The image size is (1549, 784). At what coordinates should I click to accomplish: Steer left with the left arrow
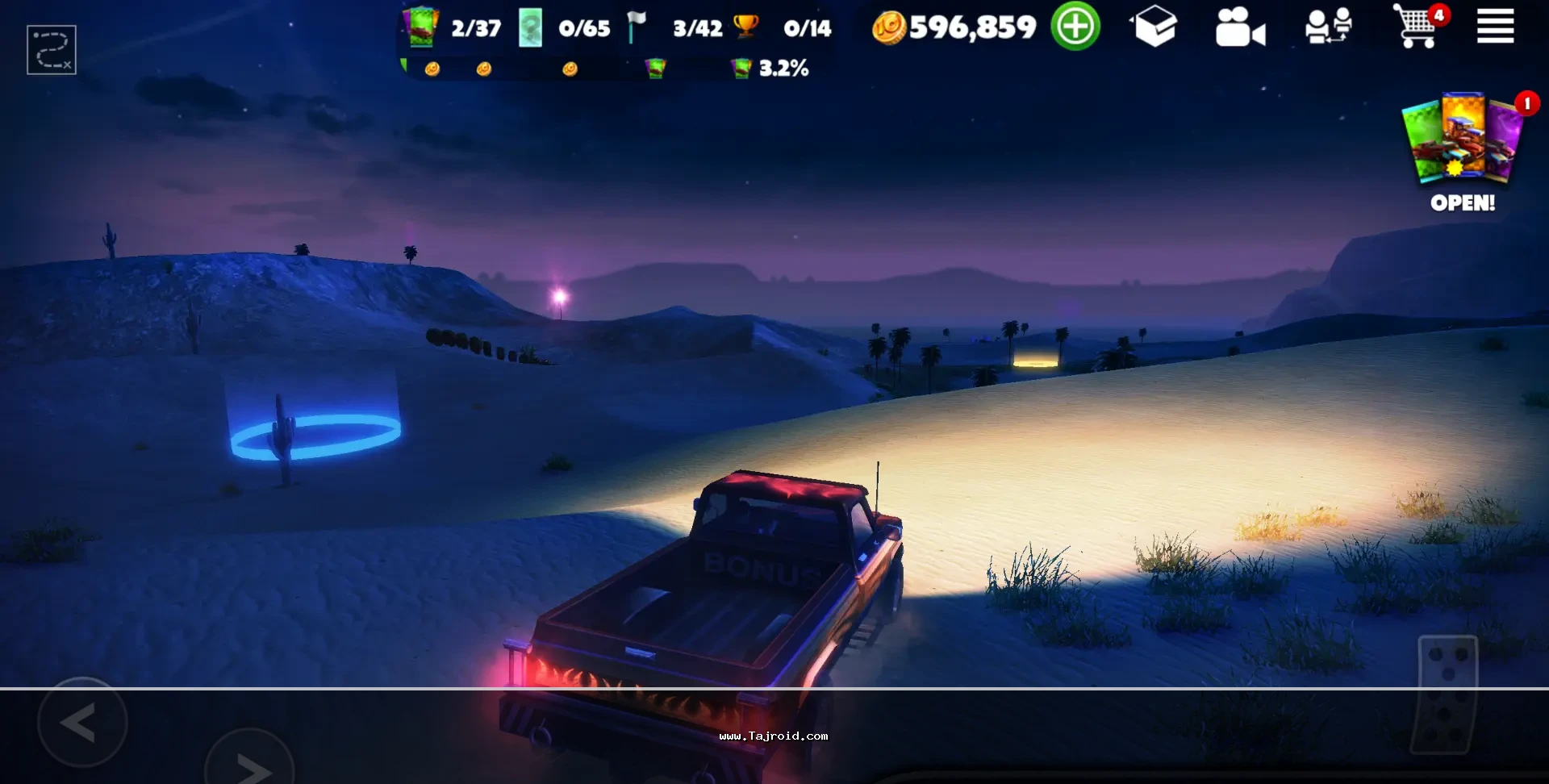coord(82,723)
